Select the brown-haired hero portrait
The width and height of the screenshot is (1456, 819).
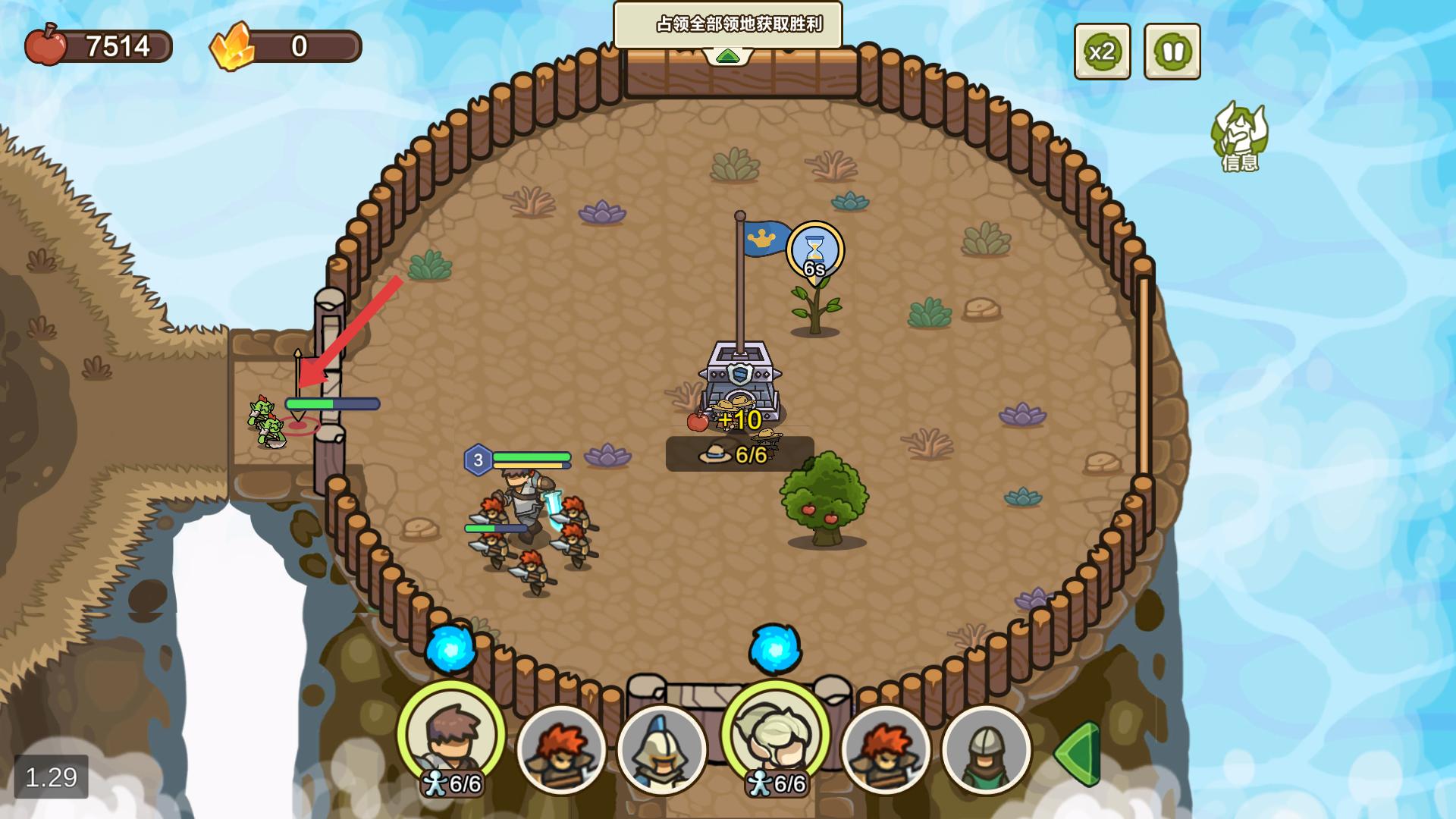pos(451,734)
